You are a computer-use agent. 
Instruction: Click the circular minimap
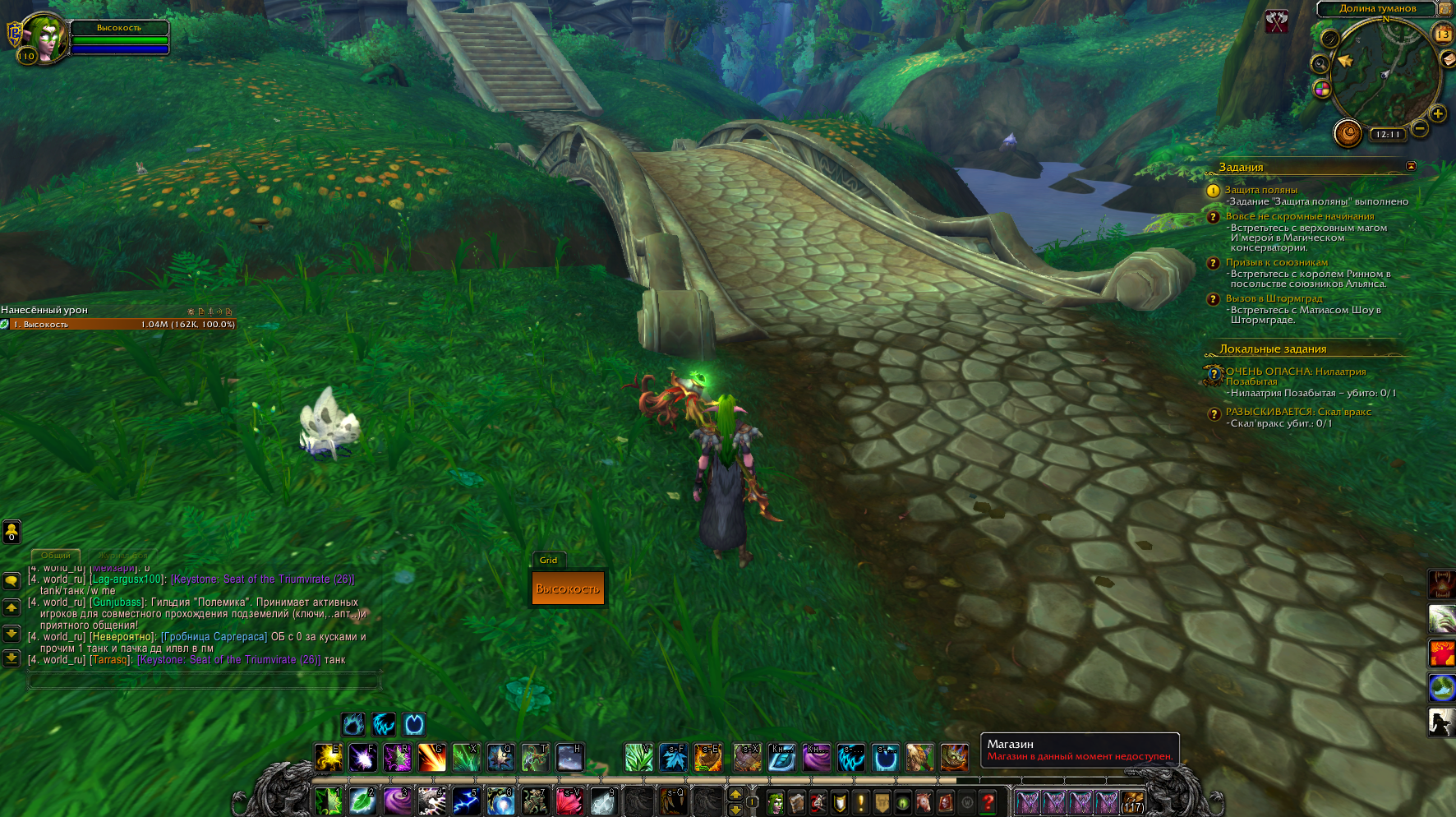[x=1384, y=72]
